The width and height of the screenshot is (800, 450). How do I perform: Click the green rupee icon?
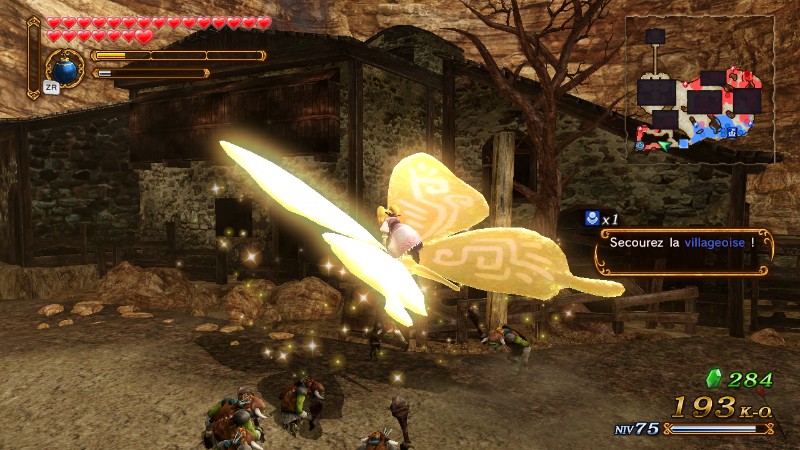pyautogui.click(x=715, y=379)
